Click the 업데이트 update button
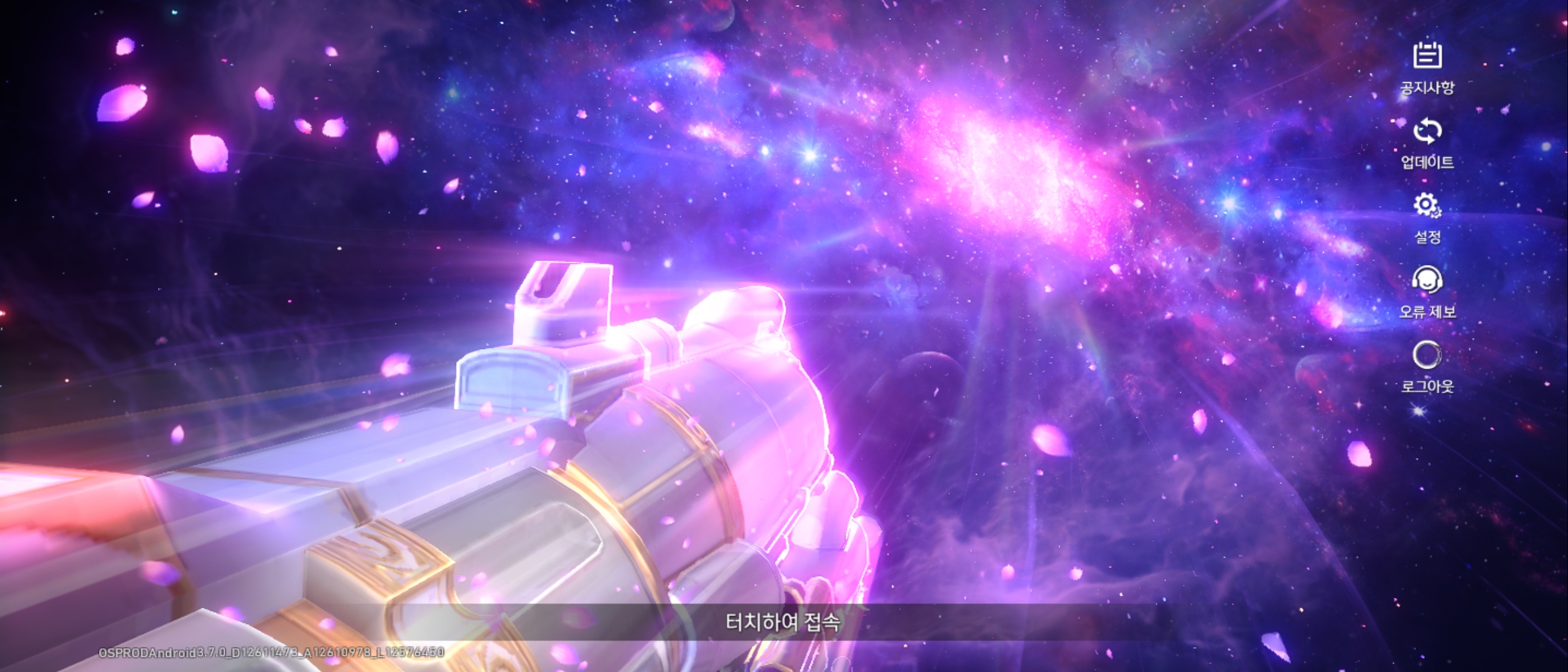 point(1427,142)
